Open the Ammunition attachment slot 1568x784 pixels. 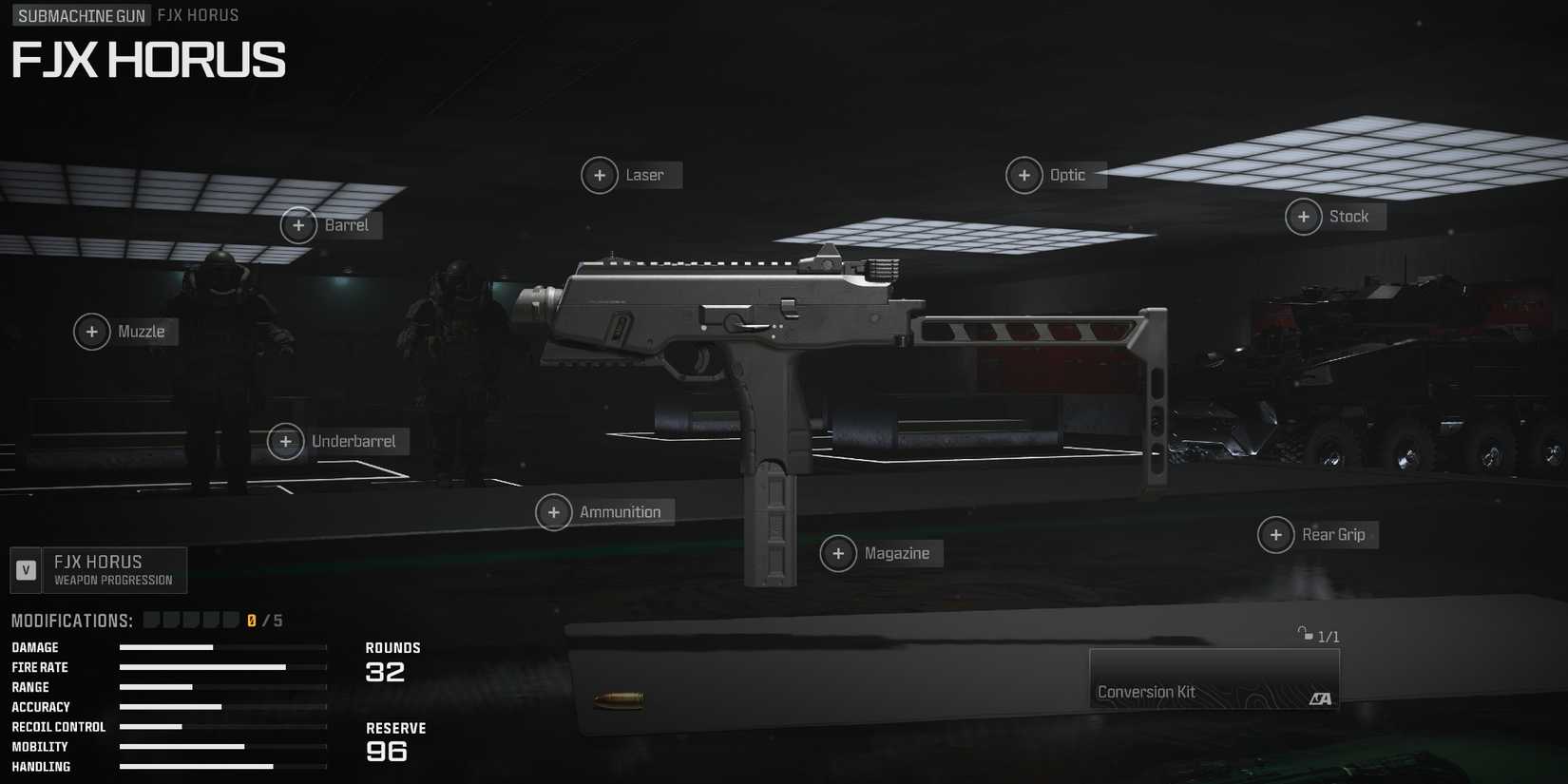coord(554,512)
